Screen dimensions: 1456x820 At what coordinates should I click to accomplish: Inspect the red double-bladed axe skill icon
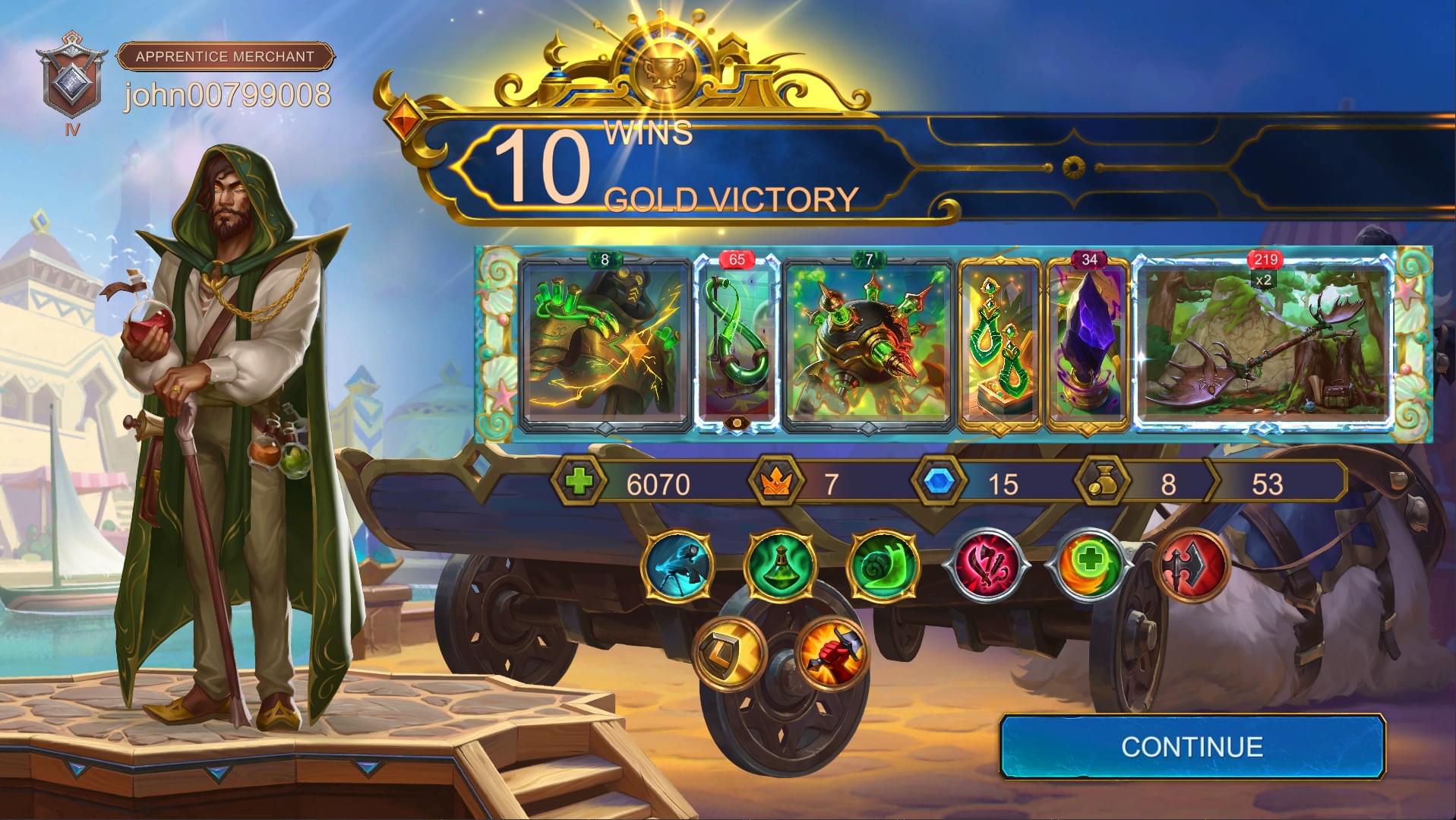coord(1191,565)
